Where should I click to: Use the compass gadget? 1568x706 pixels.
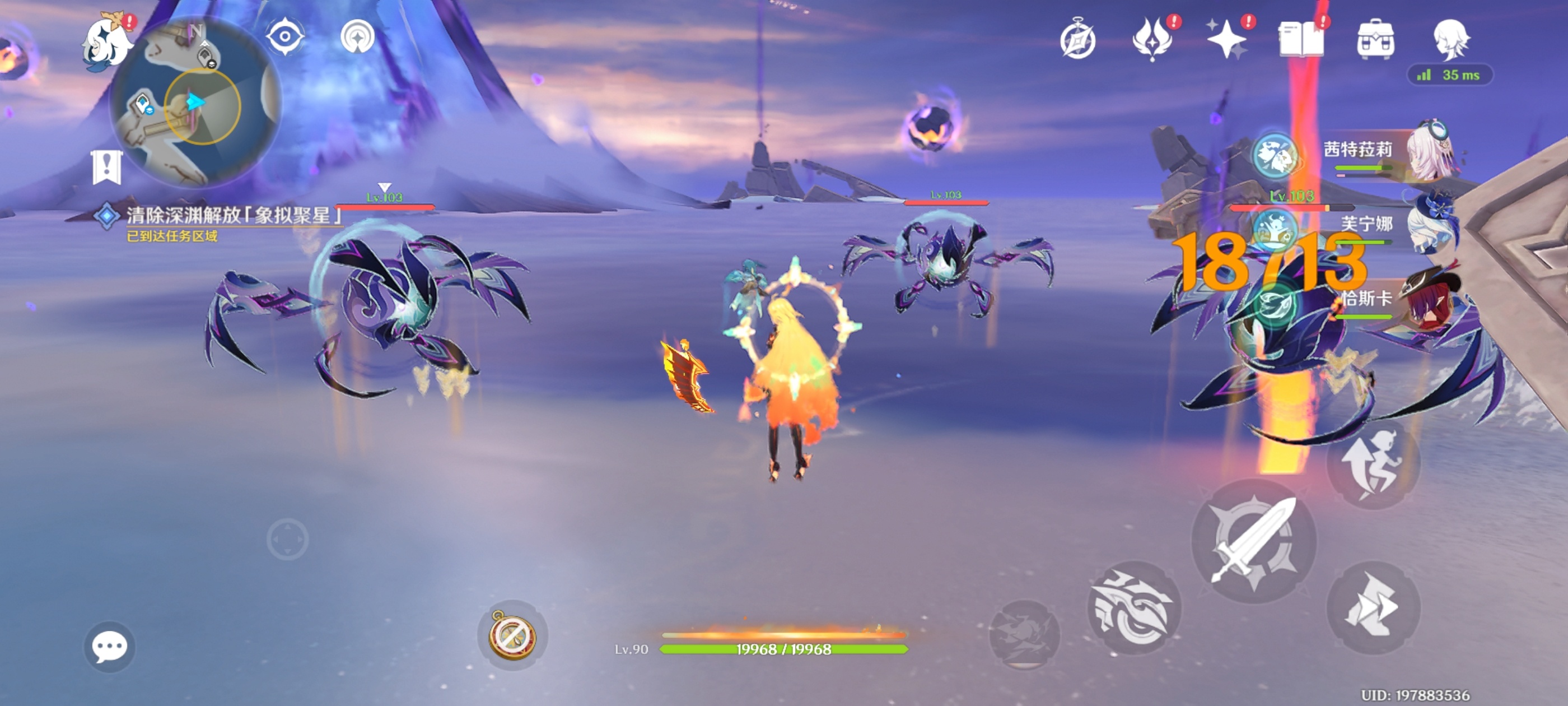point(512,635)
